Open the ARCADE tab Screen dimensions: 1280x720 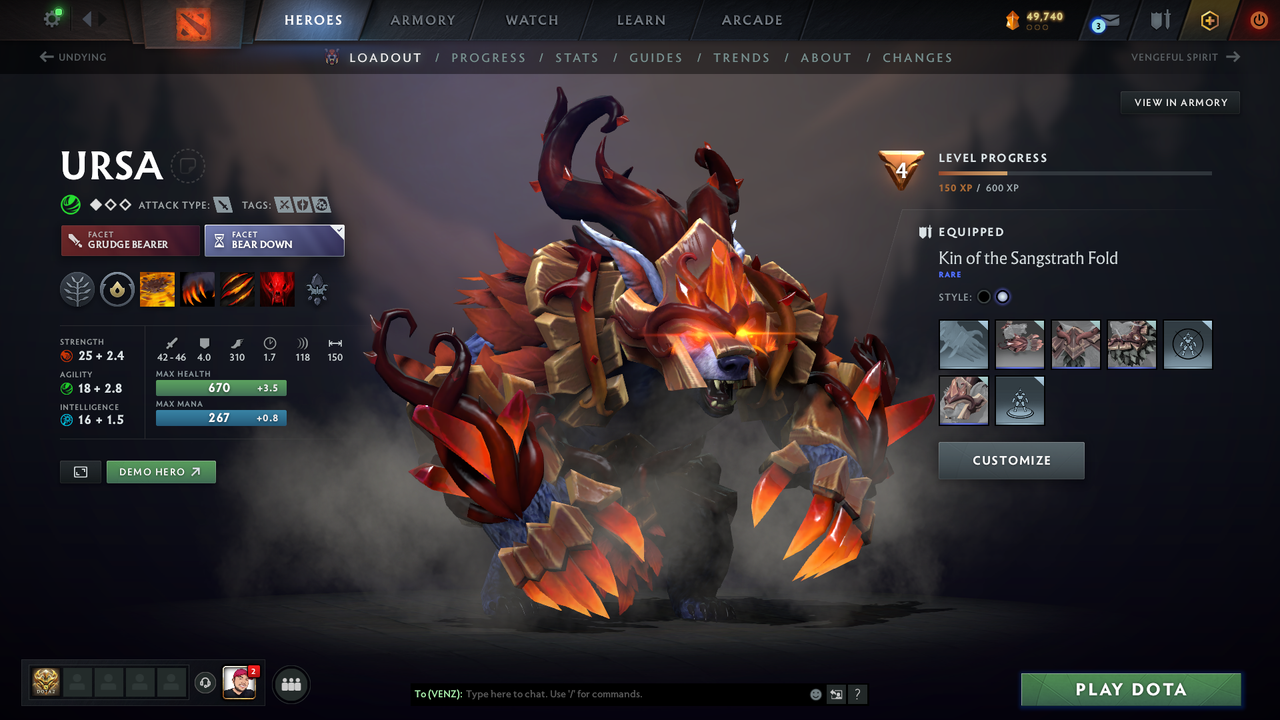[x=751, y=20]
